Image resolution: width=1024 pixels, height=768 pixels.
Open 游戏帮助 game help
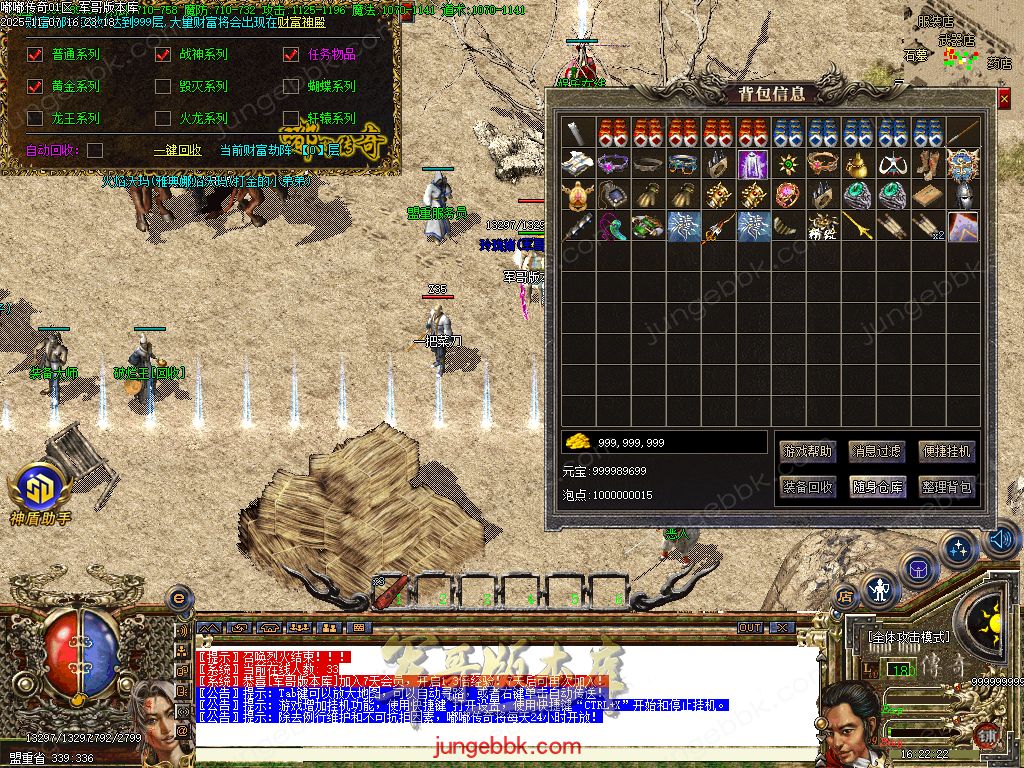[806, 451]
